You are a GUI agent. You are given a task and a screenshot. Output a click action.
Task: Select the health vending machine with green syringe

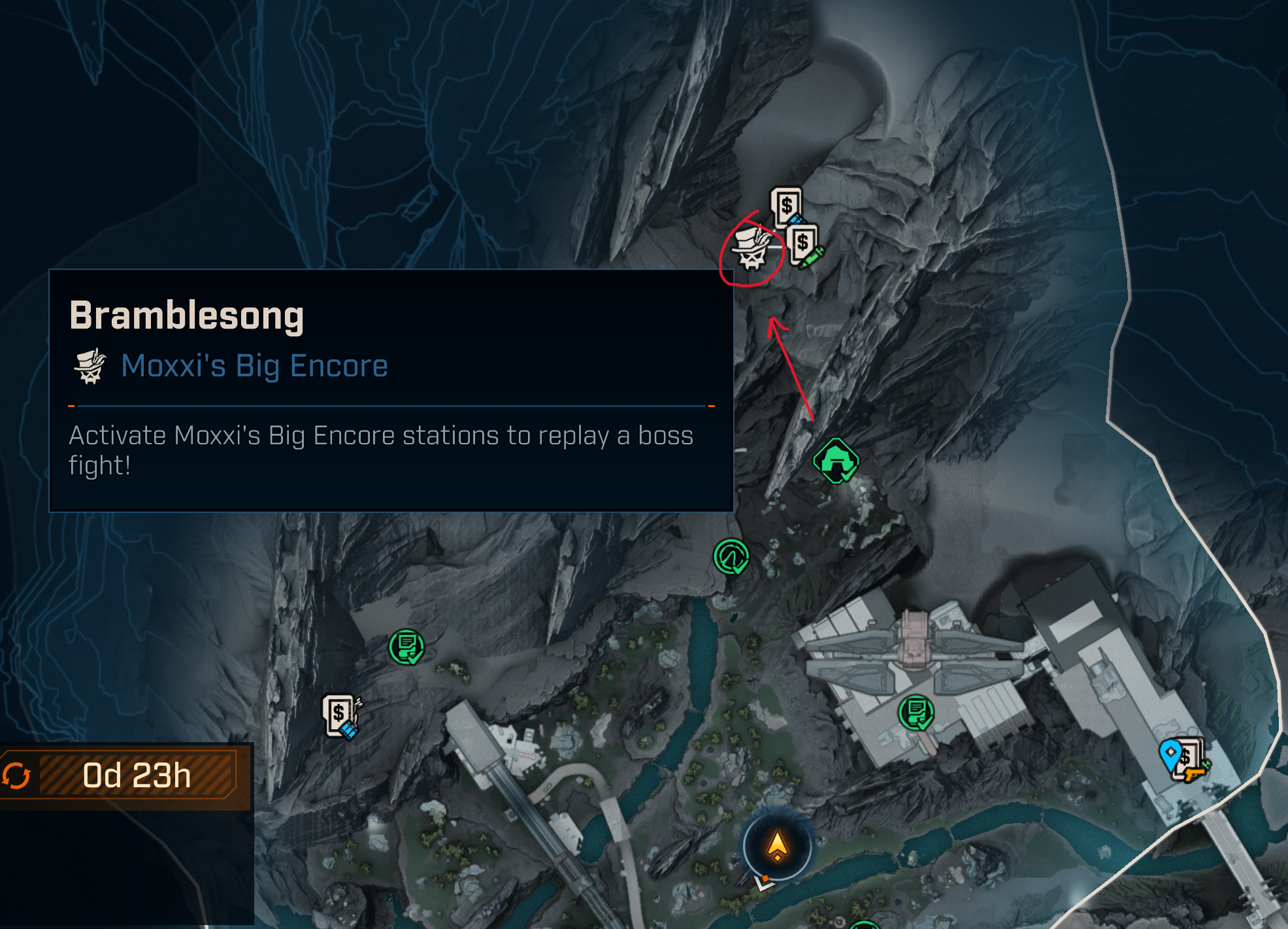803,245
